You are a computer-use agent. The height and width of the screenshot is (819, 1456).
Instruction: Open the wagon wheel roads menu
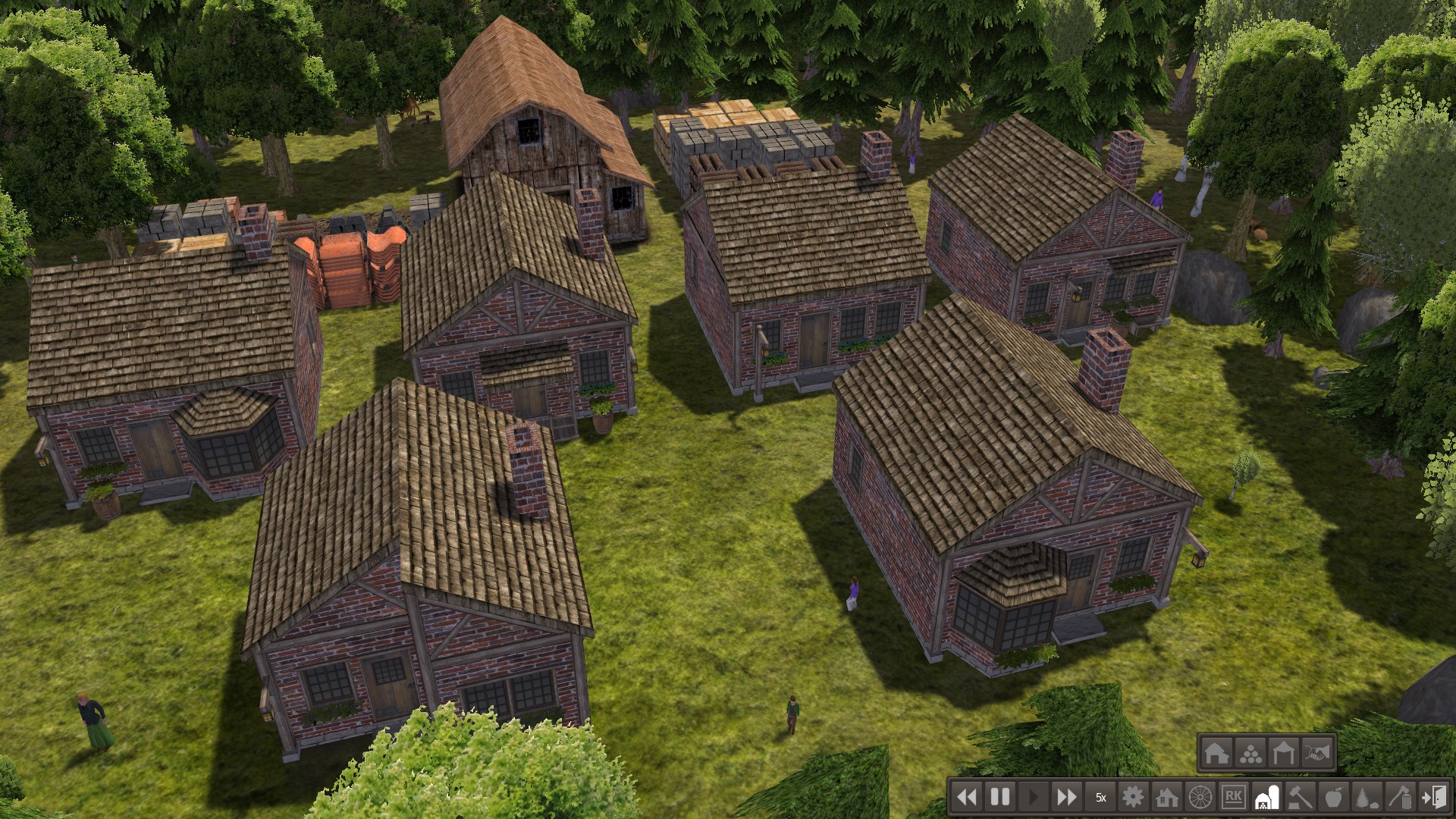pyautogui.click(x=1200, y=797)
